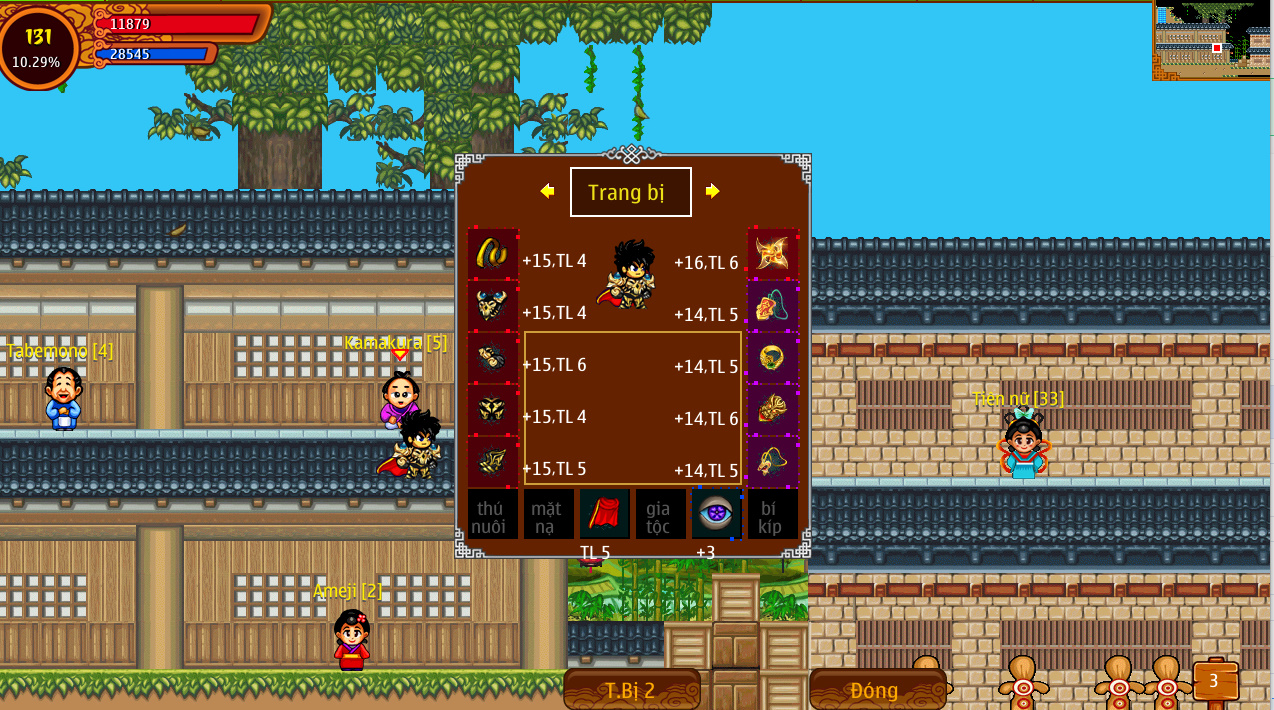The height and width of the screenshot is (710, 1274).
Task: Close the panel with Đóng button
Action: coord(876,690)
